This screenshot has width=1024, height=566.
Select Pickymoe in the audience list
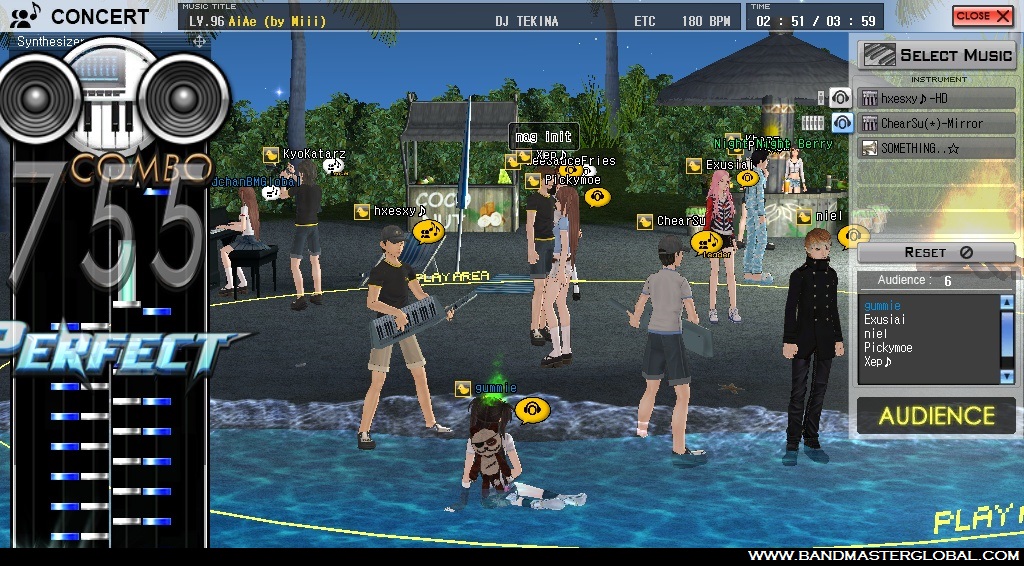(888, 348)
